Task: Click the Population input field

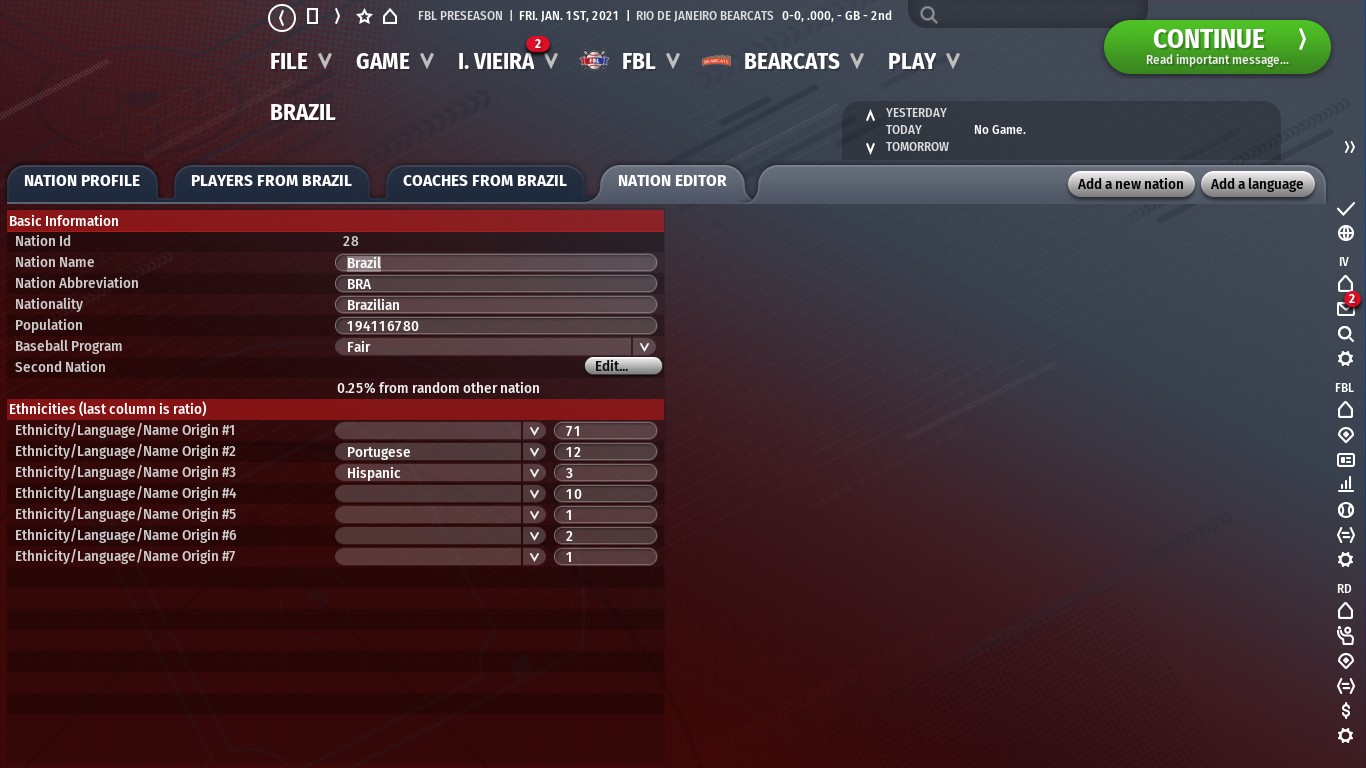Action: click(x=496, y=326)
